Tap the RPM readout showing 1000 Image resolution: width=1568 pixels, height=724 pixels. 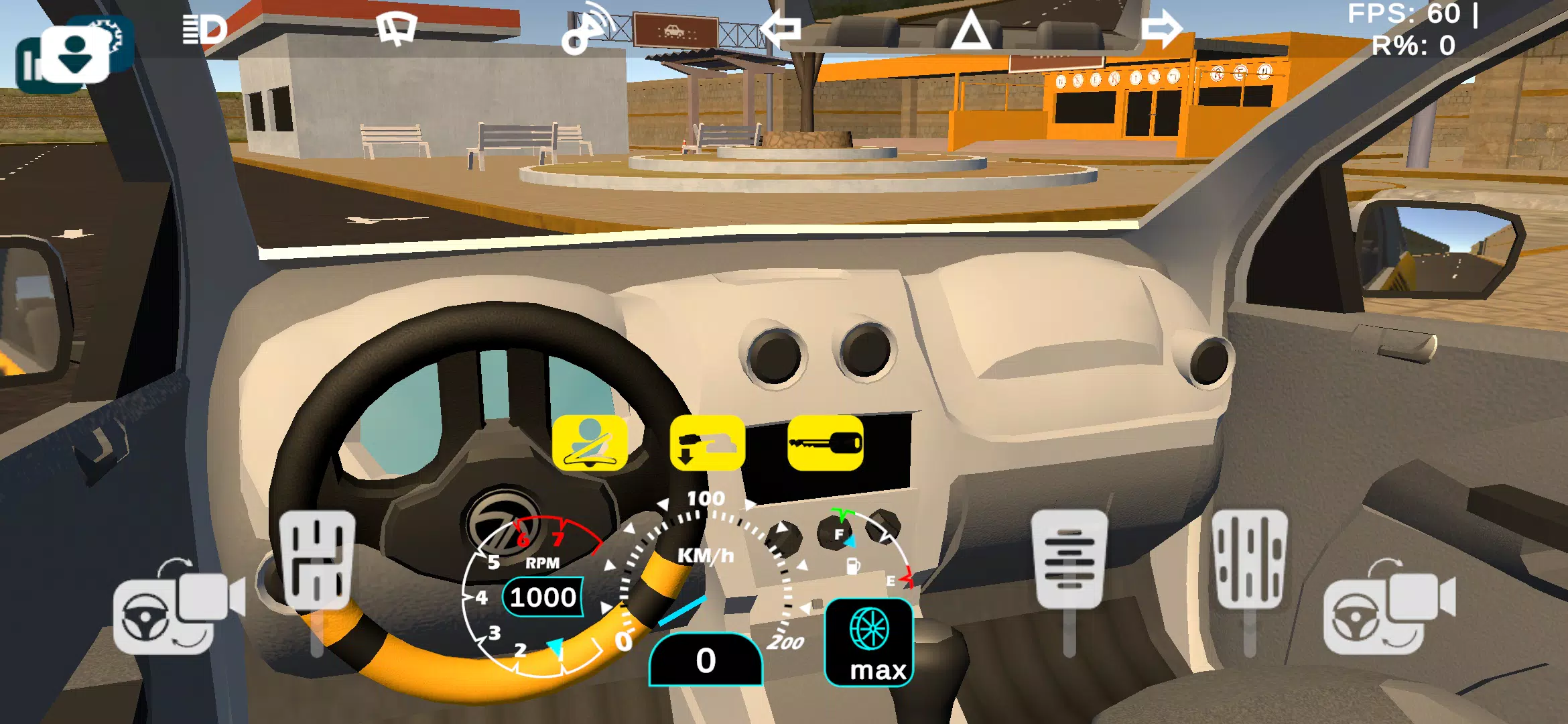coord(543,597)
